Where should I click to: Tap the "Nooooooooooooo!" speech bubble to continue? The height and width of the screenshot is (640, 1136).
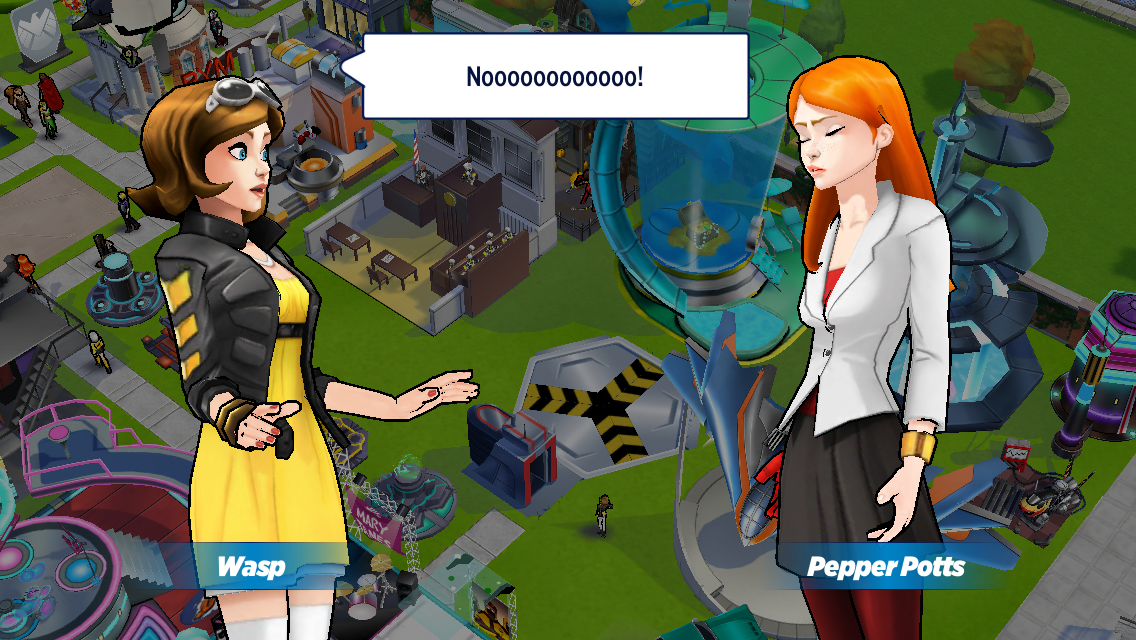point(555,76)
